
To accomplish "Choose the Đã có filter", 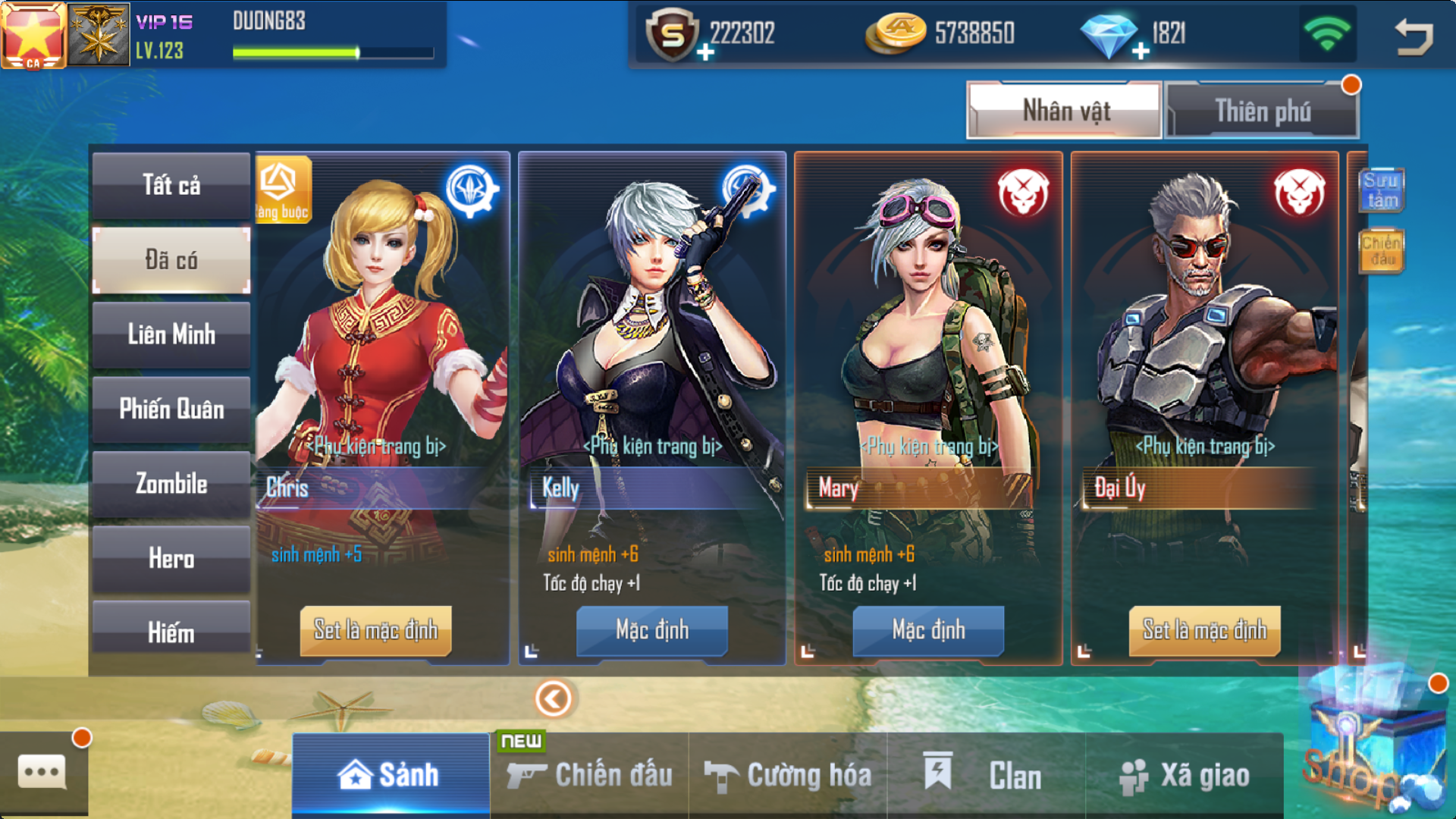I will (x=171, y=260).
